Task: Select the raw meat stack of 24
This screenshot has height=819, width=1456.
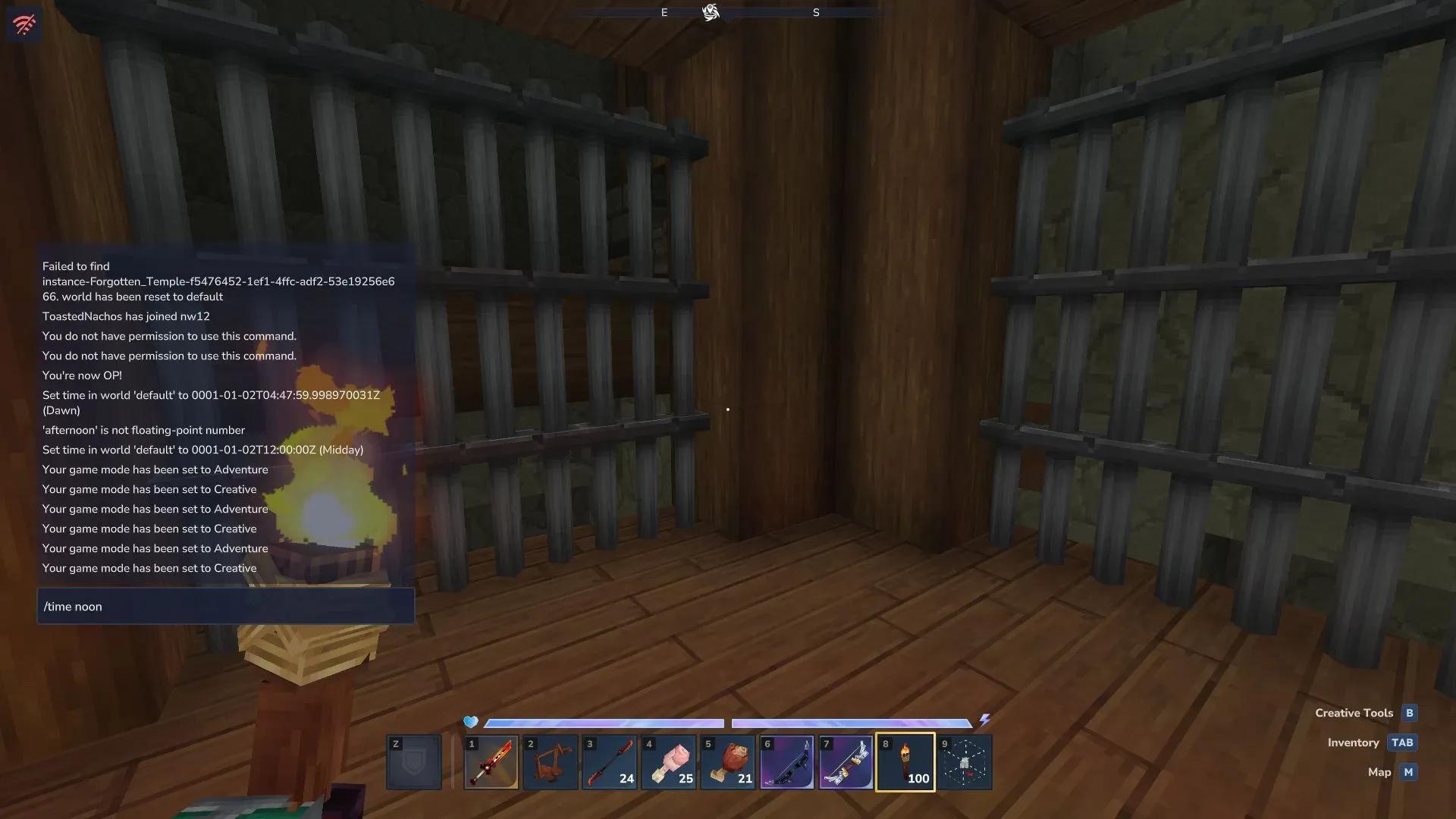Action: (x=668, y=761)
